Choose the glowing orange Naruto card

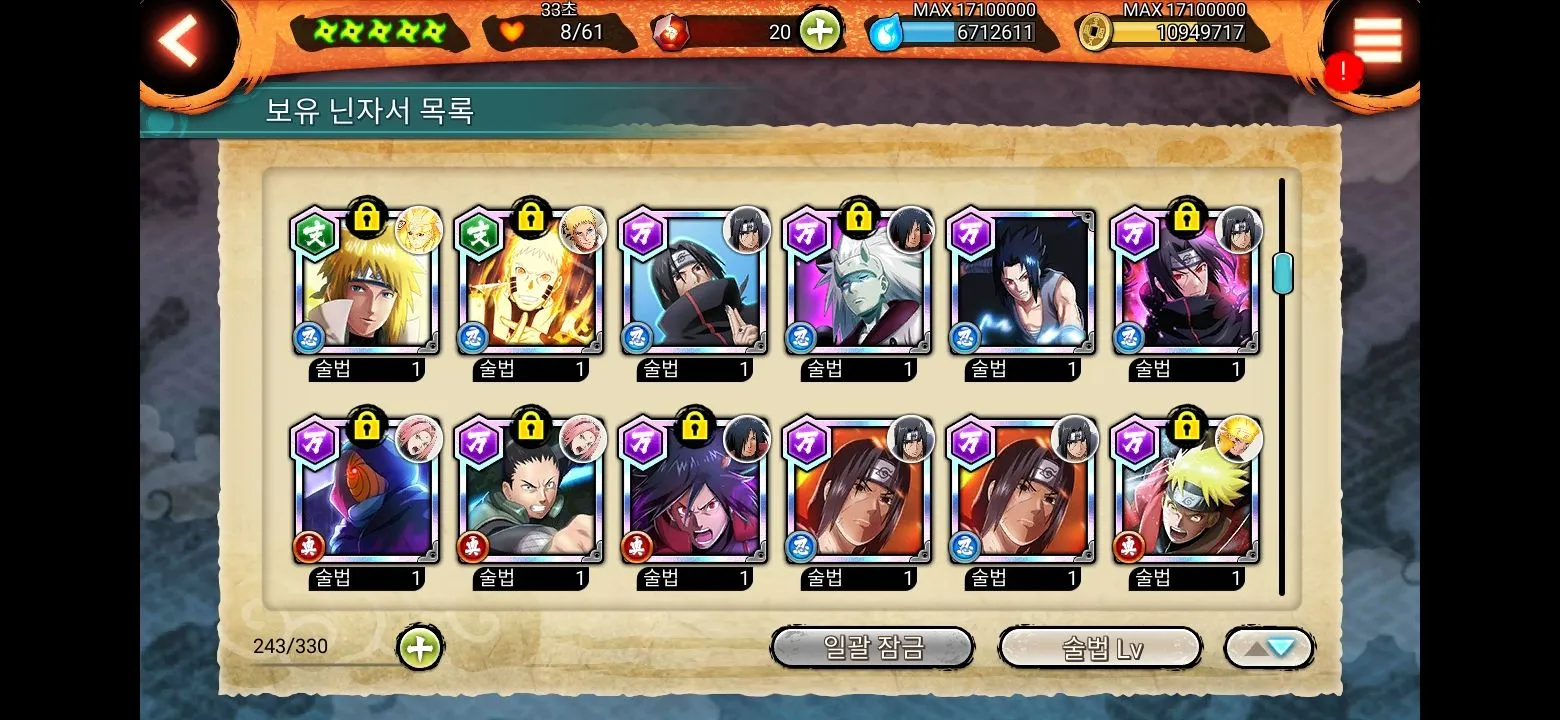tap(530, 284)
